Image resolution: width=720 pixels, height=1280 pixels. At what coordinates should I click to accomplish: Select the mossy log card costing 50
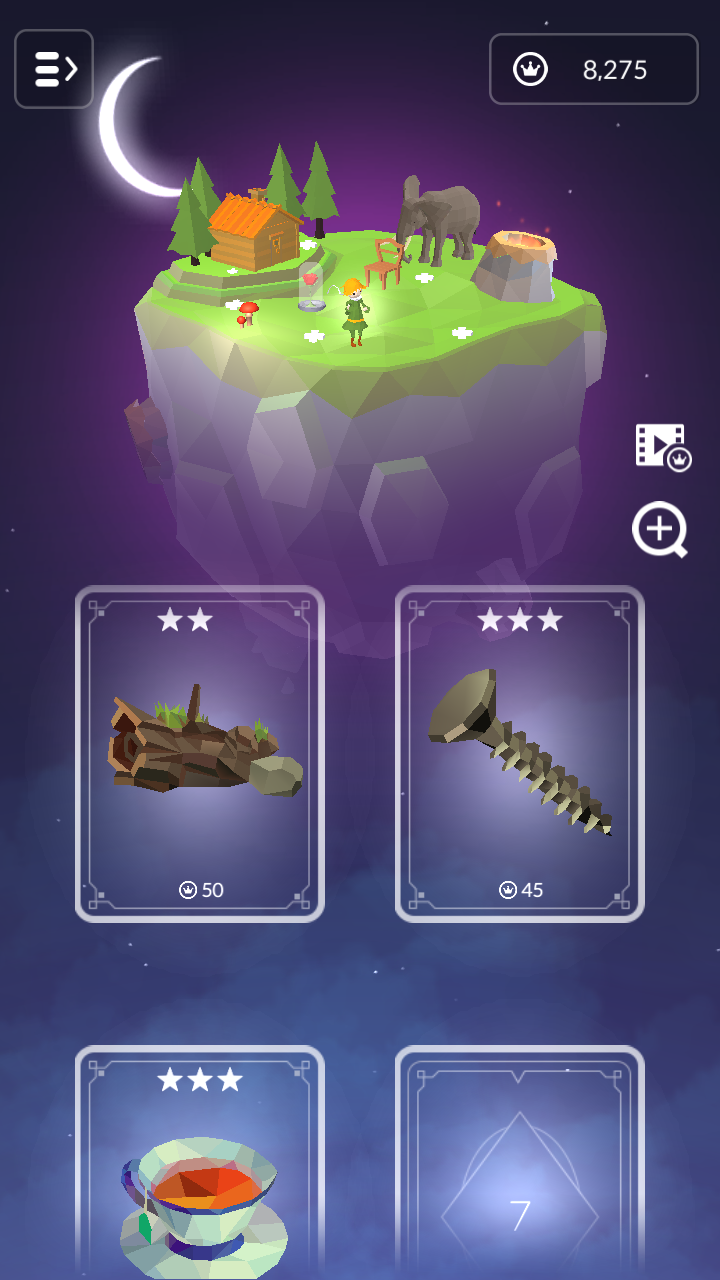[200, 753]
